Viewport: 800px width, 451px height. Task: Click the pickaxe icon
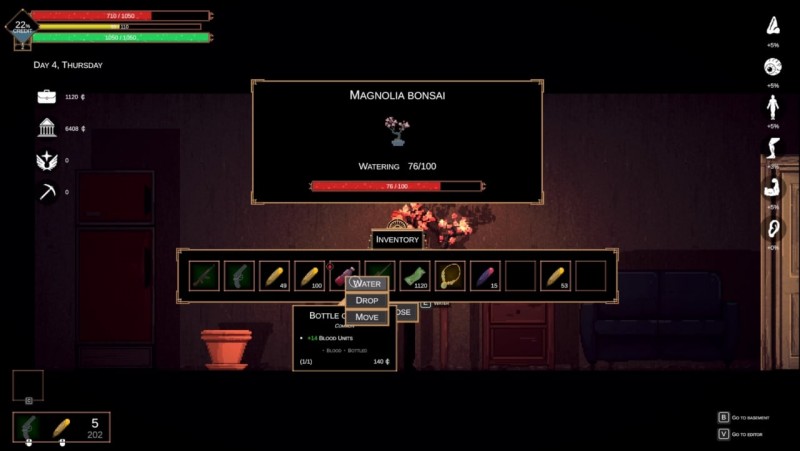47,192
